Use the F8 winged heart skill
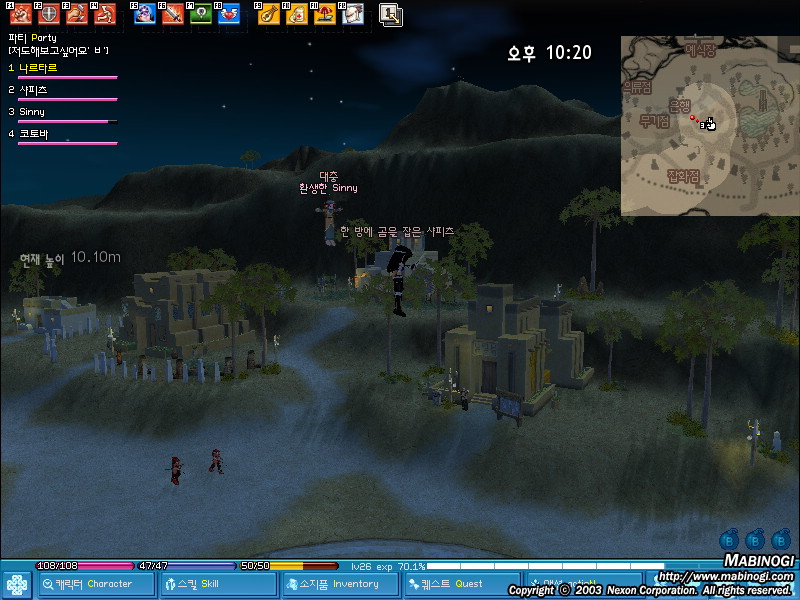 tap(229, 14)
